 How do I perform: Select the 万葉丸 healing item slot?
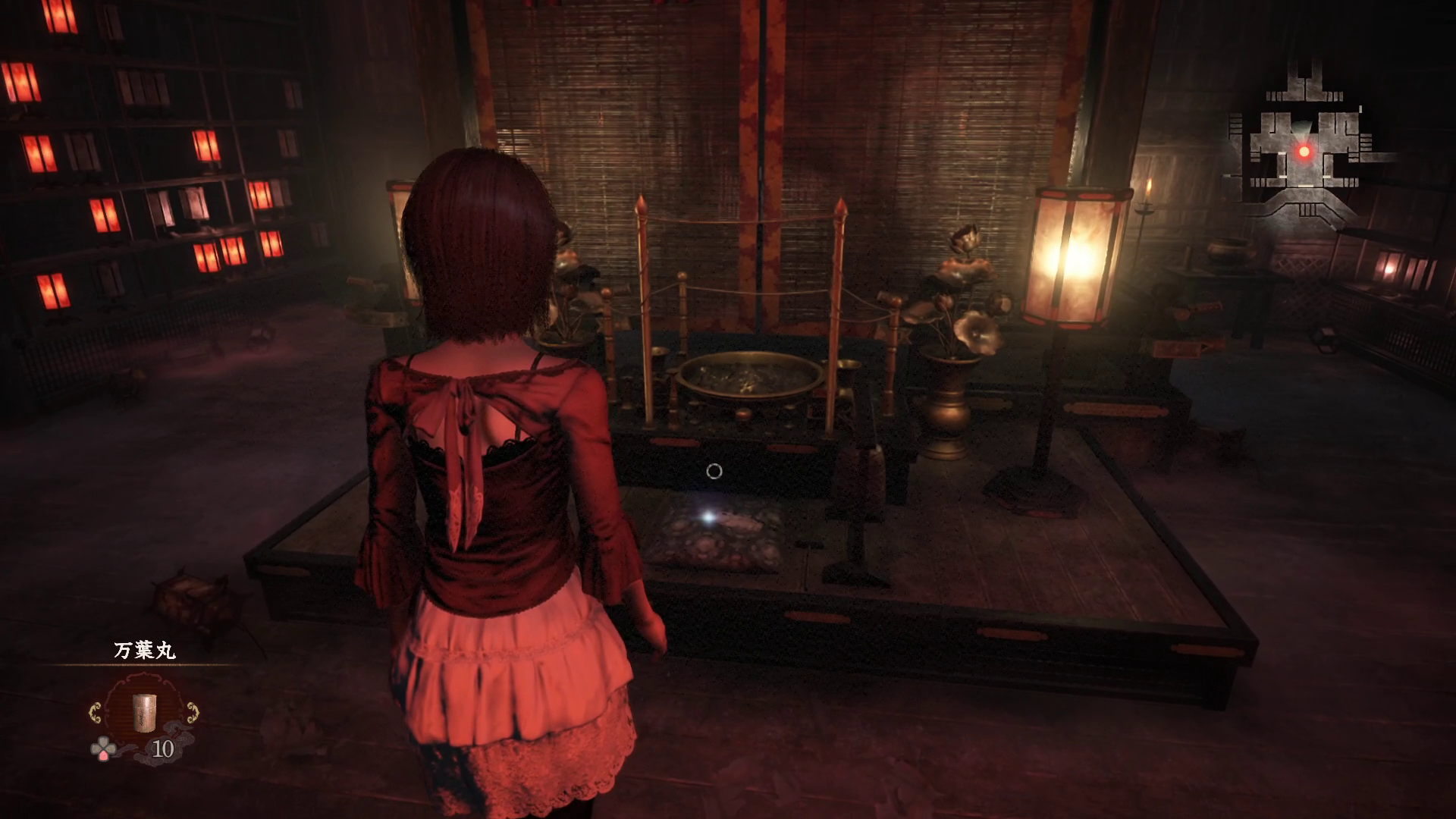[144, 712]
